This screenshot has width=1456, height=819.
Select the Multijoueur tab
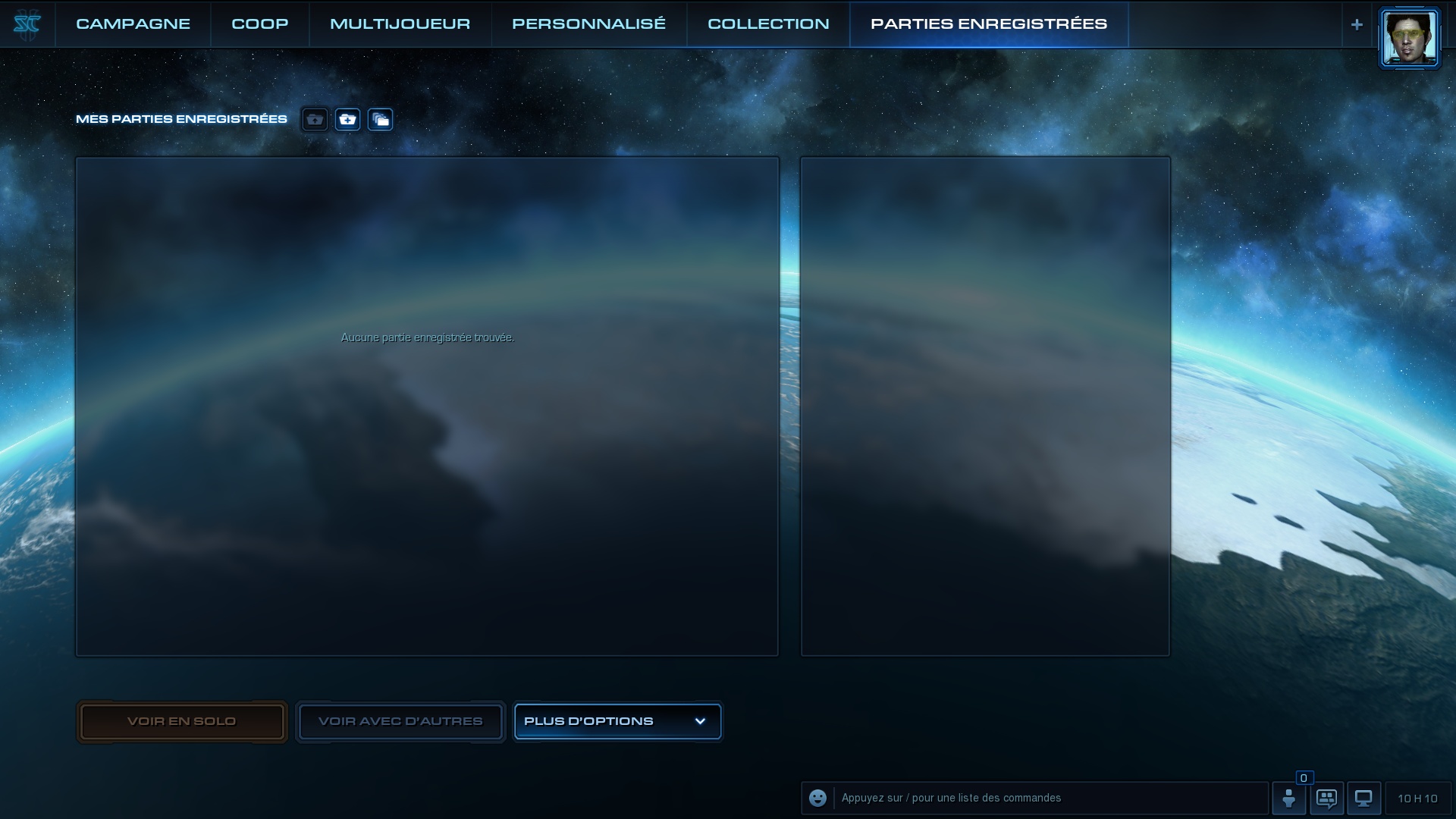[x=400, y=24]
